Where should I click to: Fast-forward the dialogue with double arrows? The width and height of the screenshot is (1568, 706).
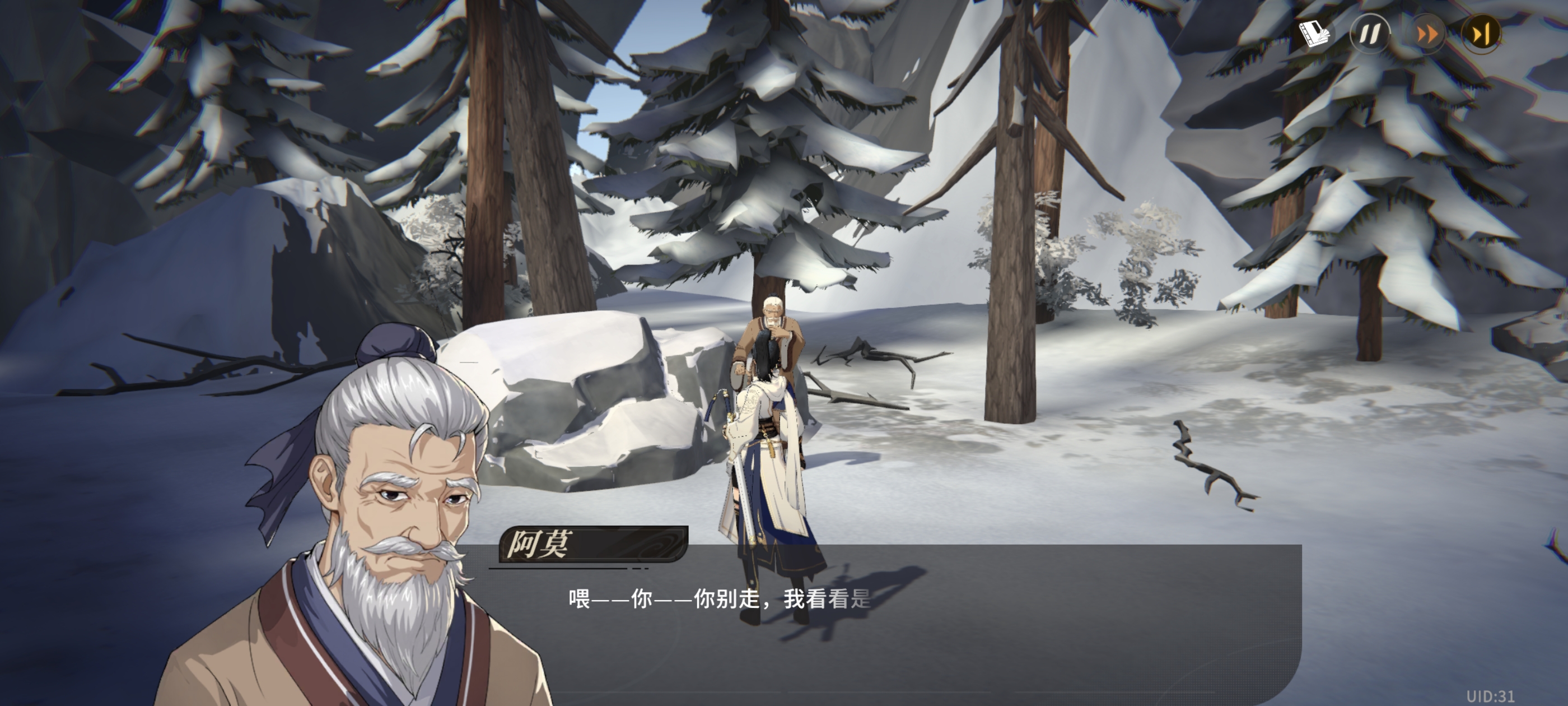tap(1426, 34)
